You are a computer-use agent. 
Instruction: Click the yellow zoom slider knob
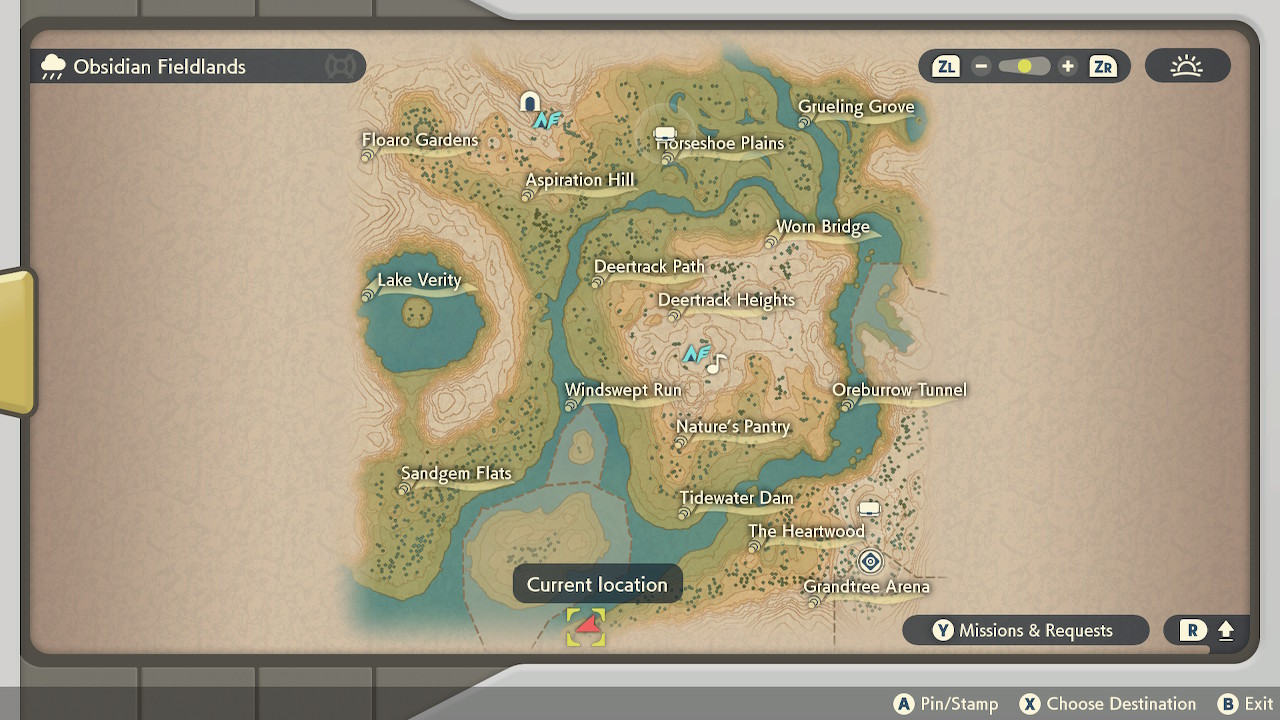[x=1023, y=65]
